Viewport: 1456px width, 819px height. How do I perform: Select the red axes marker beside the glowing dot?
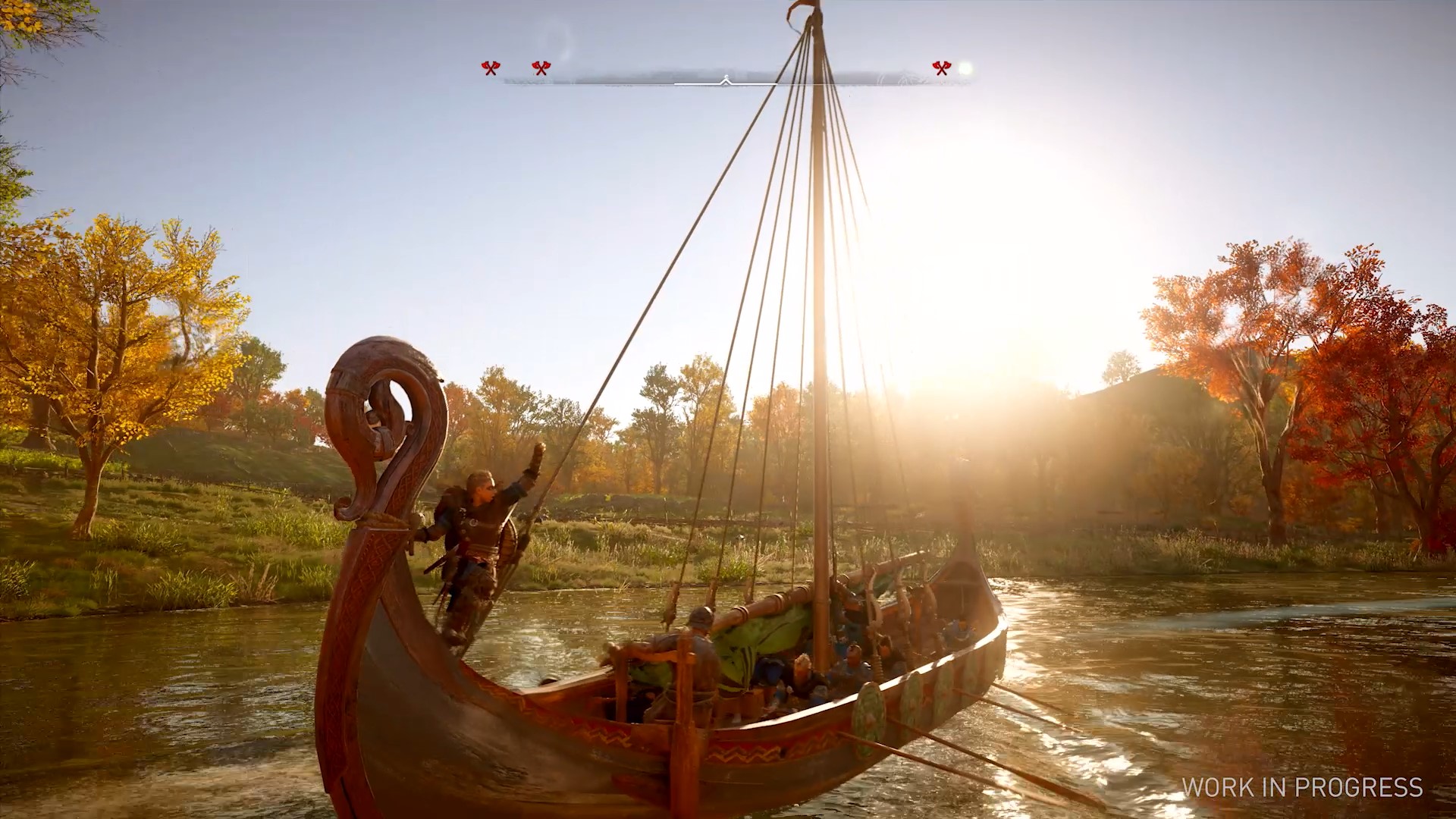pyautogui.click(x=941, y=69)
